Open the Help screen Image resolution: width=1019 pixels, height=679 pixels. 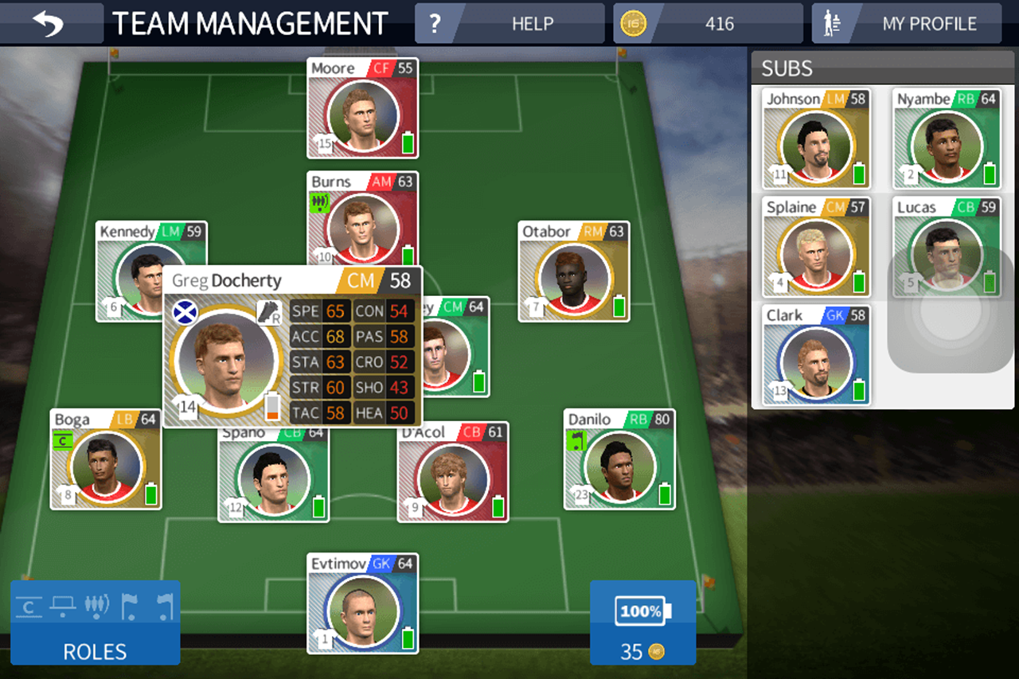coord(510,24)
